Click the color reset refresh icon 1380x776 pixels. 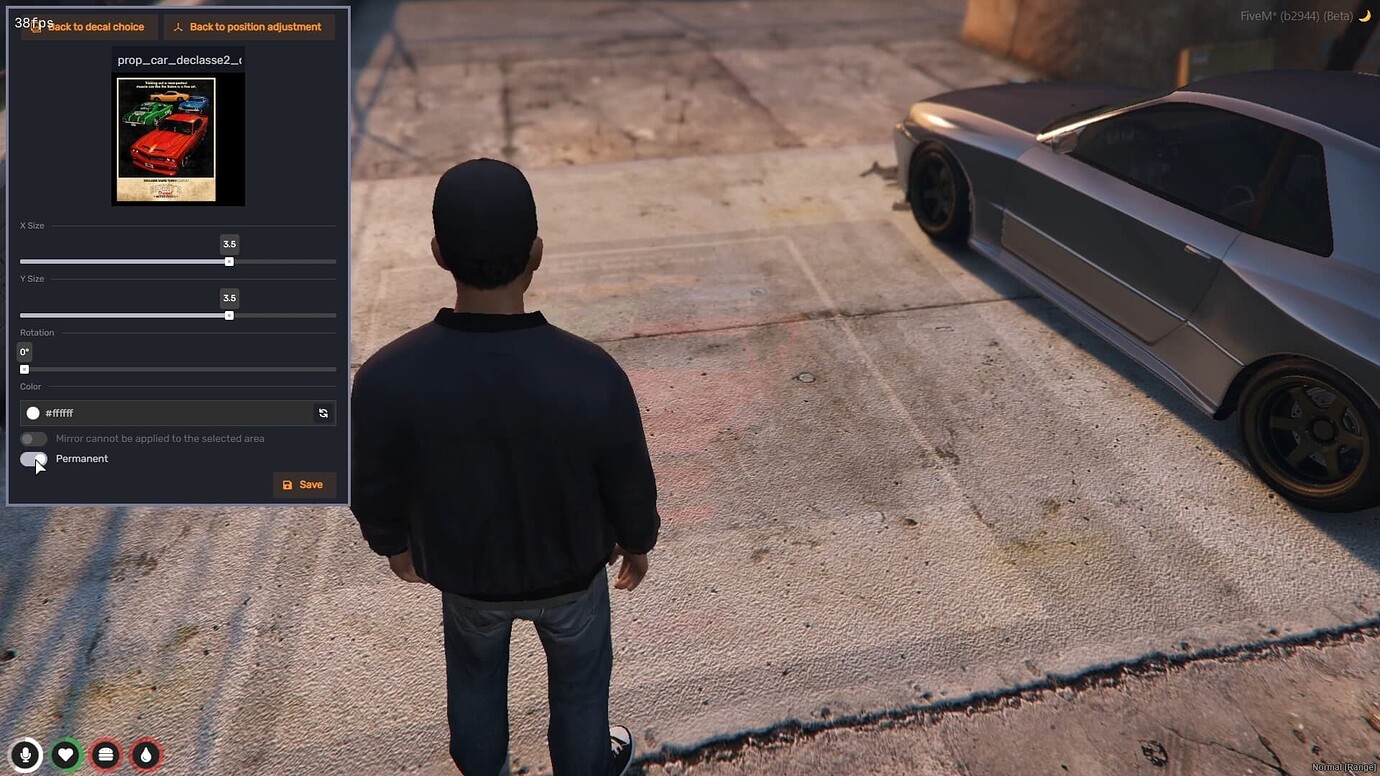(x=322, y=412)
